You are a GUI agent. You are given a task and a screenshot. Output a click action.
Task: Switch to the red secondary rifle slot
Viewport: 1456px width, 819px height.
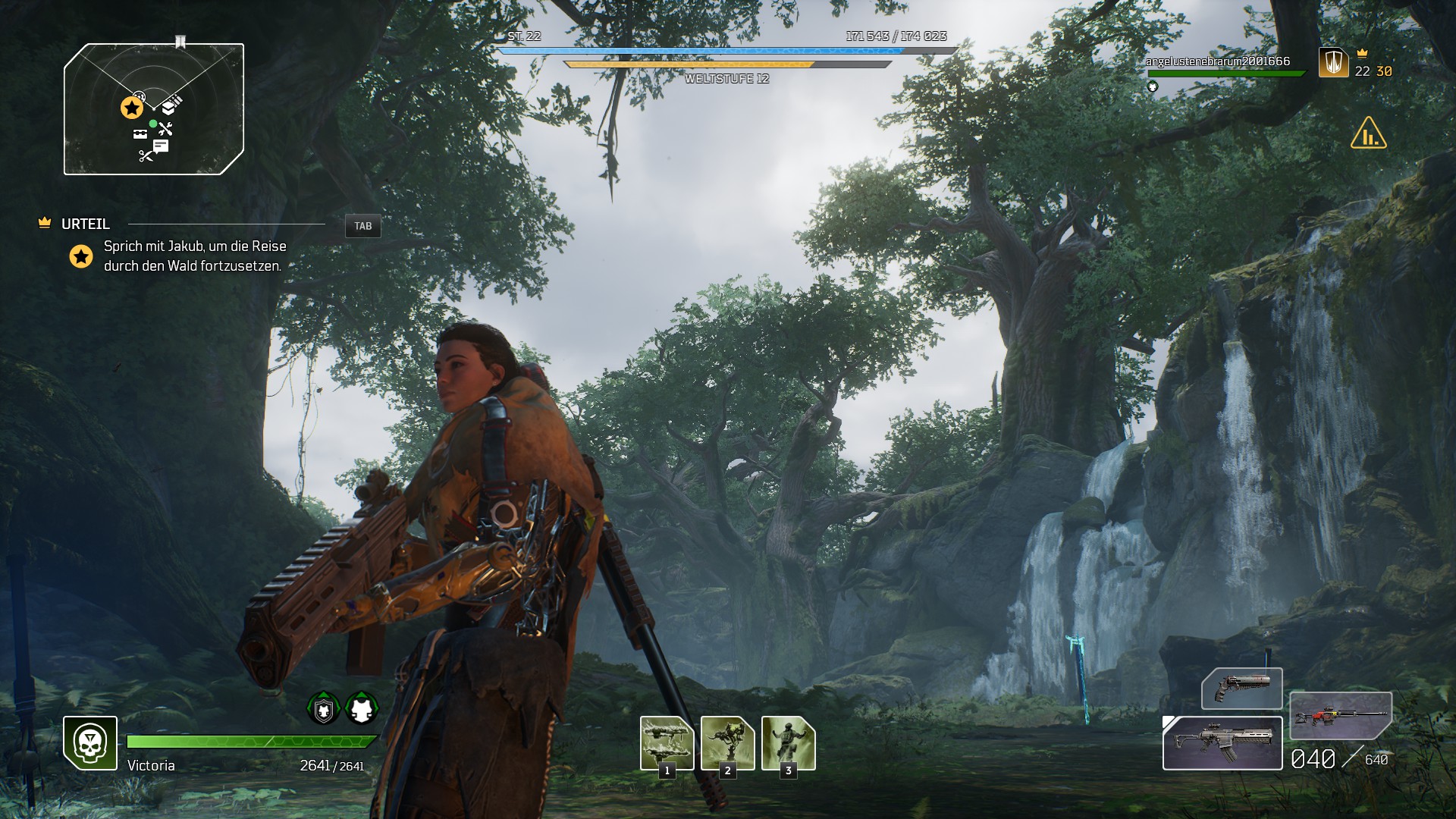tap(1340, 715)
